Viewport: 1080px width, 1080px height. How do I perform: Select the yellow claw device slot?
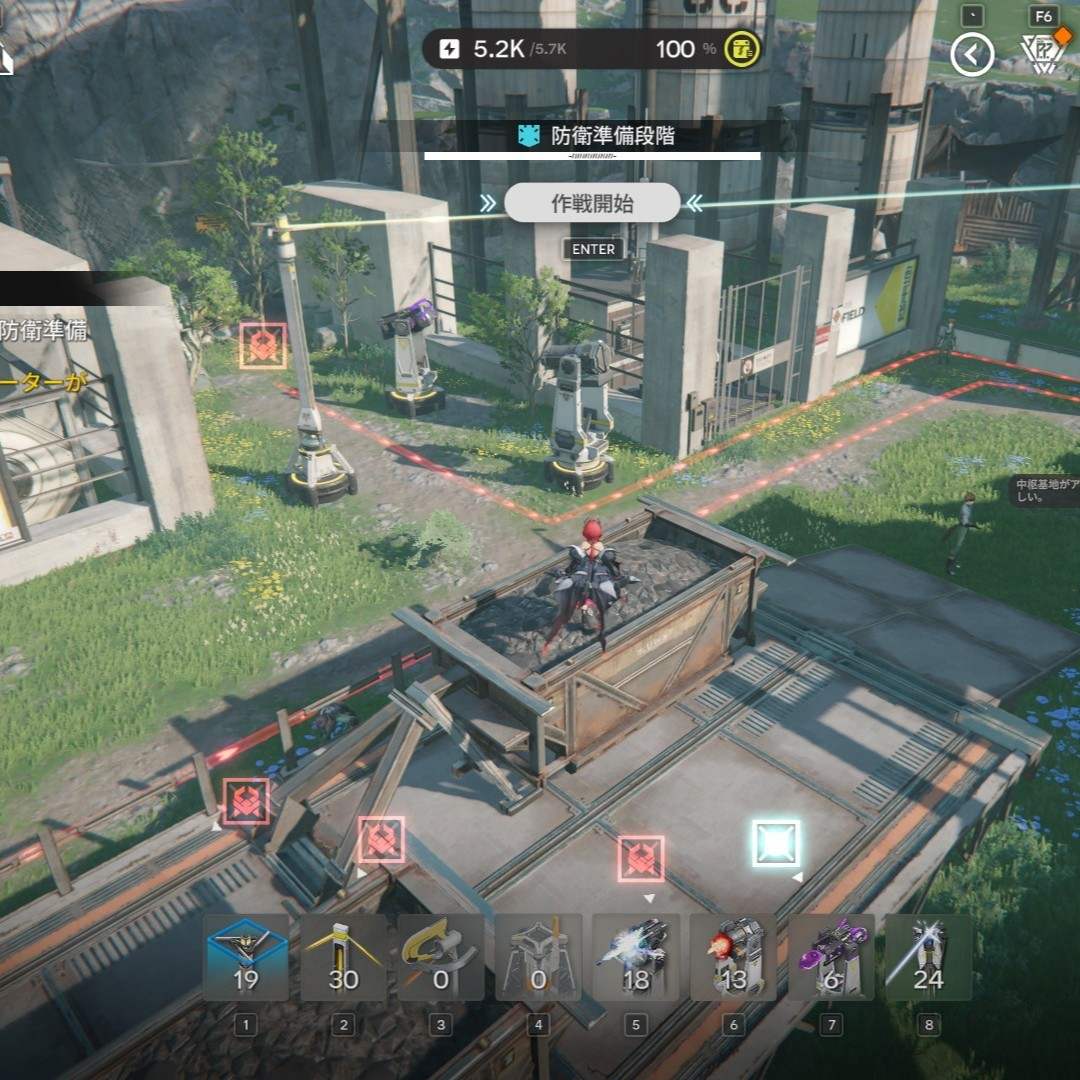pyautogui.click(x=441, y=957)
